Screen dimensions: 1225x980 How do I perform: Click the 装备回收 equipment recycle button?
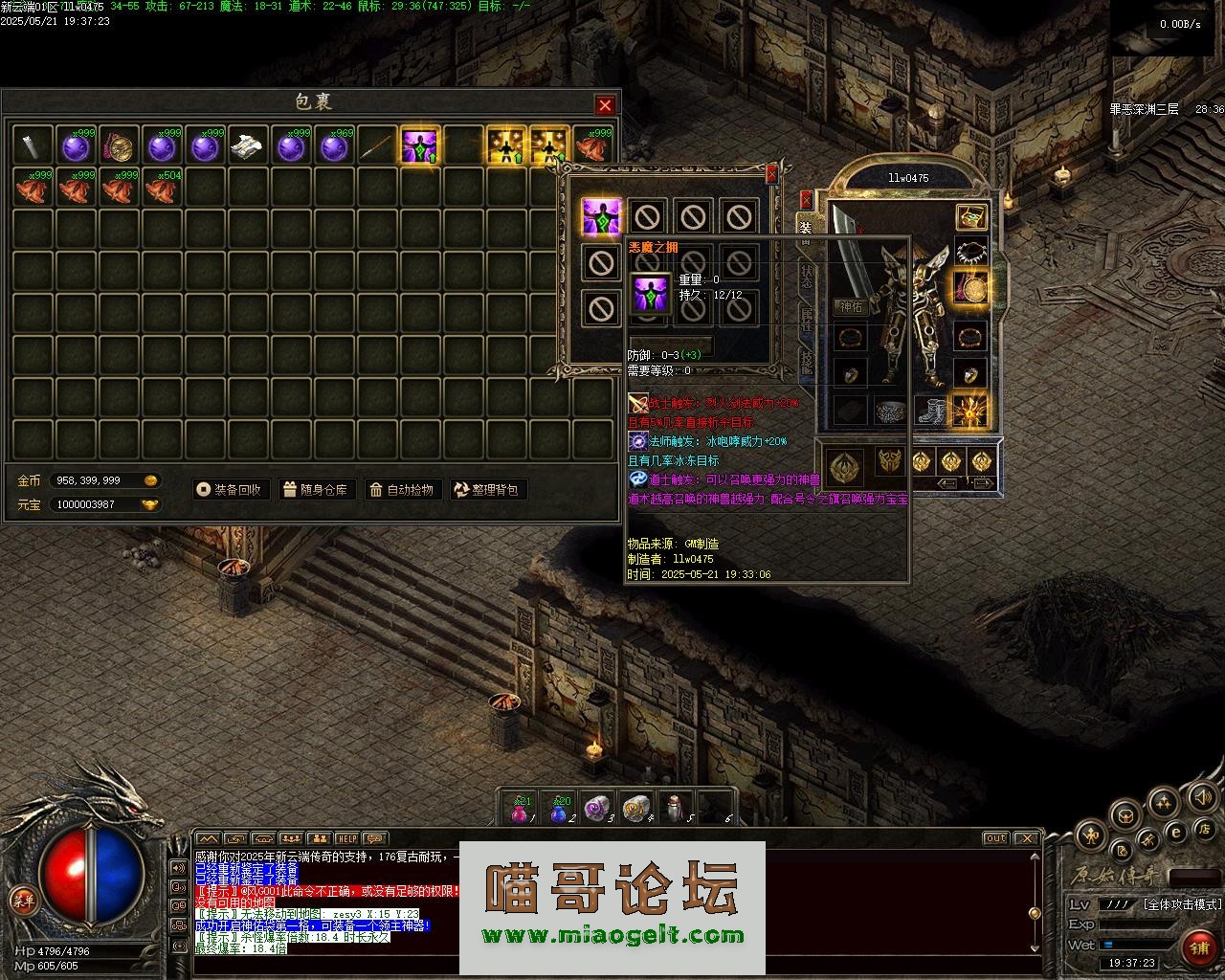[x=229, y=490]
